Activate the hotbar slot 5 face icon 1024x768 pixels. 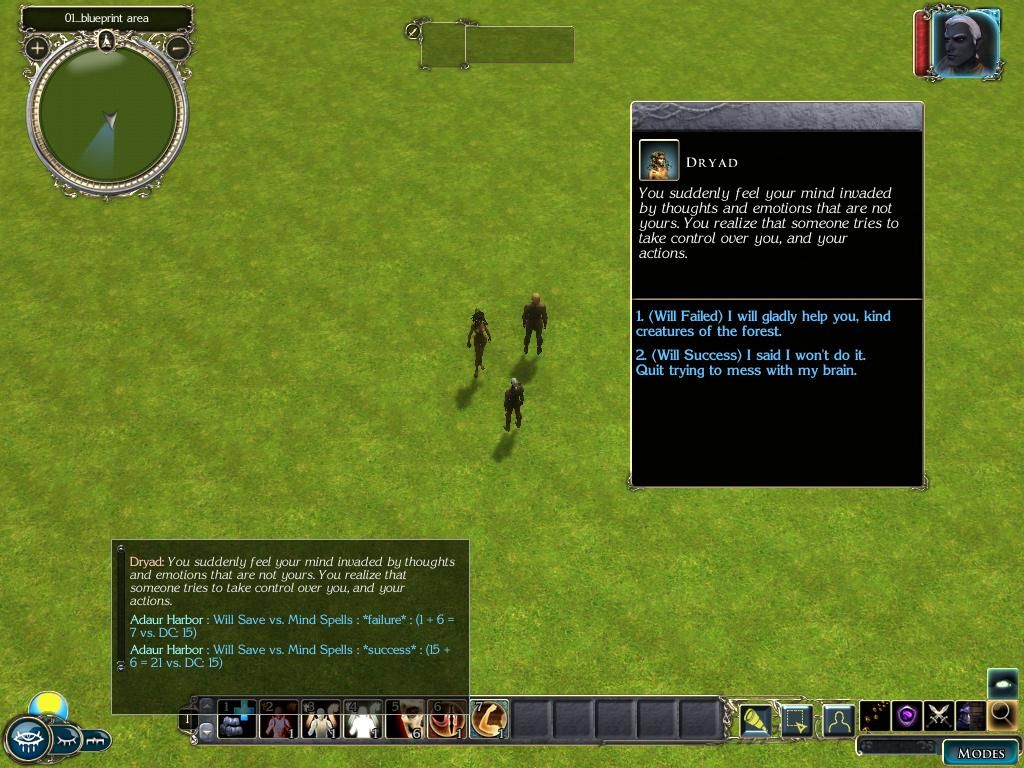pos(406,719)
